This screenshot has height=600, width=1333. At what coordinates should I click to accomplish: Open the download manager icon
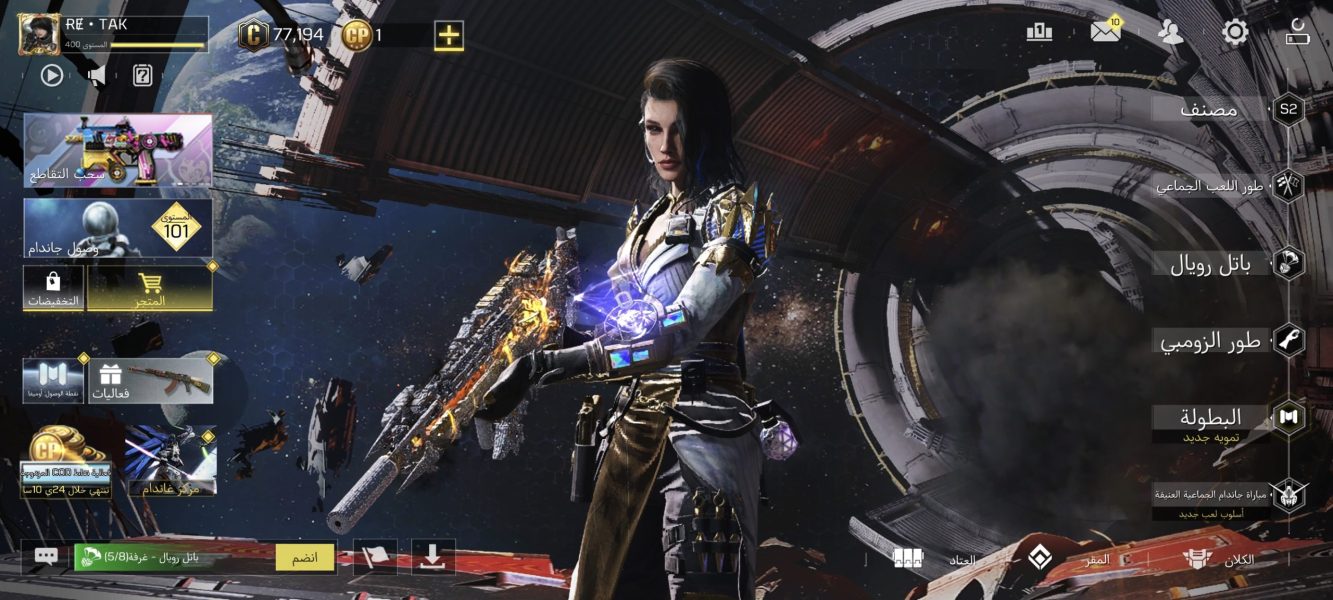(432, 557)
